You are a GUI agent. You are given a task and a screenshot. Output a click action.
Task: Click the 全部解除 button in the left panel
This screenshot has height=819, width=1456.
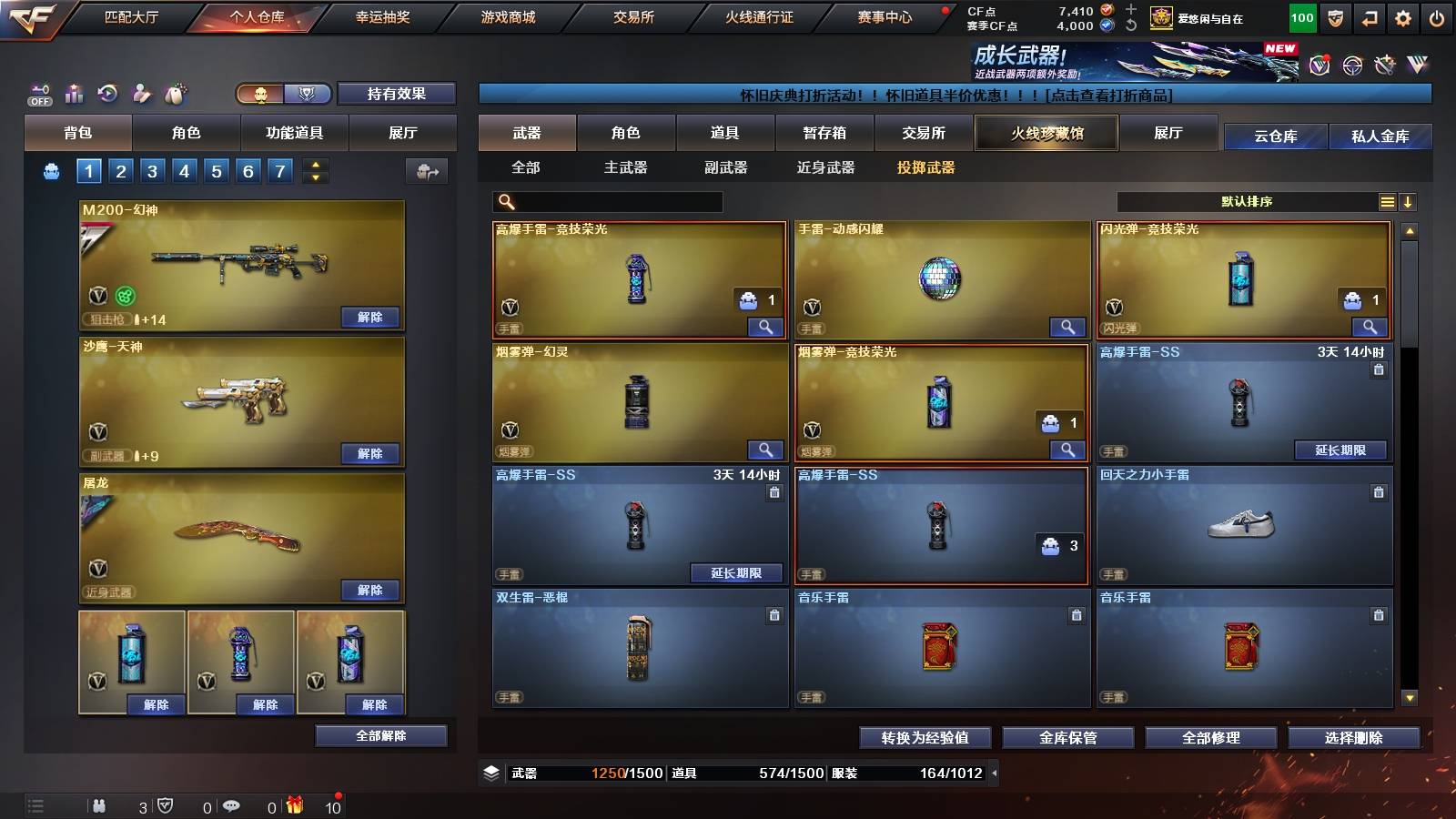pos(379,735)
